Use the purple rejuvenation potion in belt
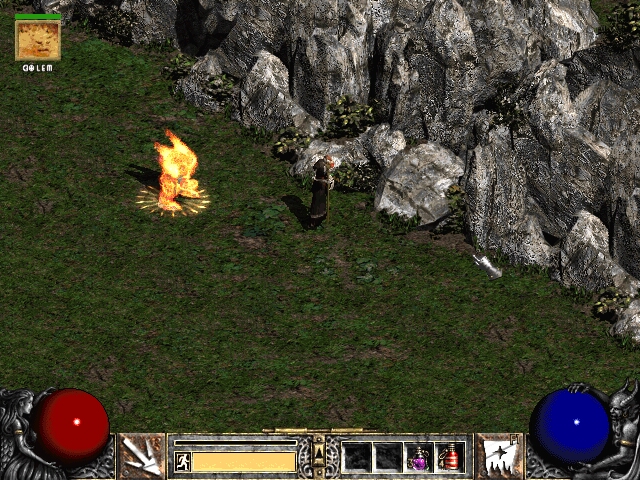Image resolution: width=640 pixels, height=480 pixels. (x=419, y=457)
